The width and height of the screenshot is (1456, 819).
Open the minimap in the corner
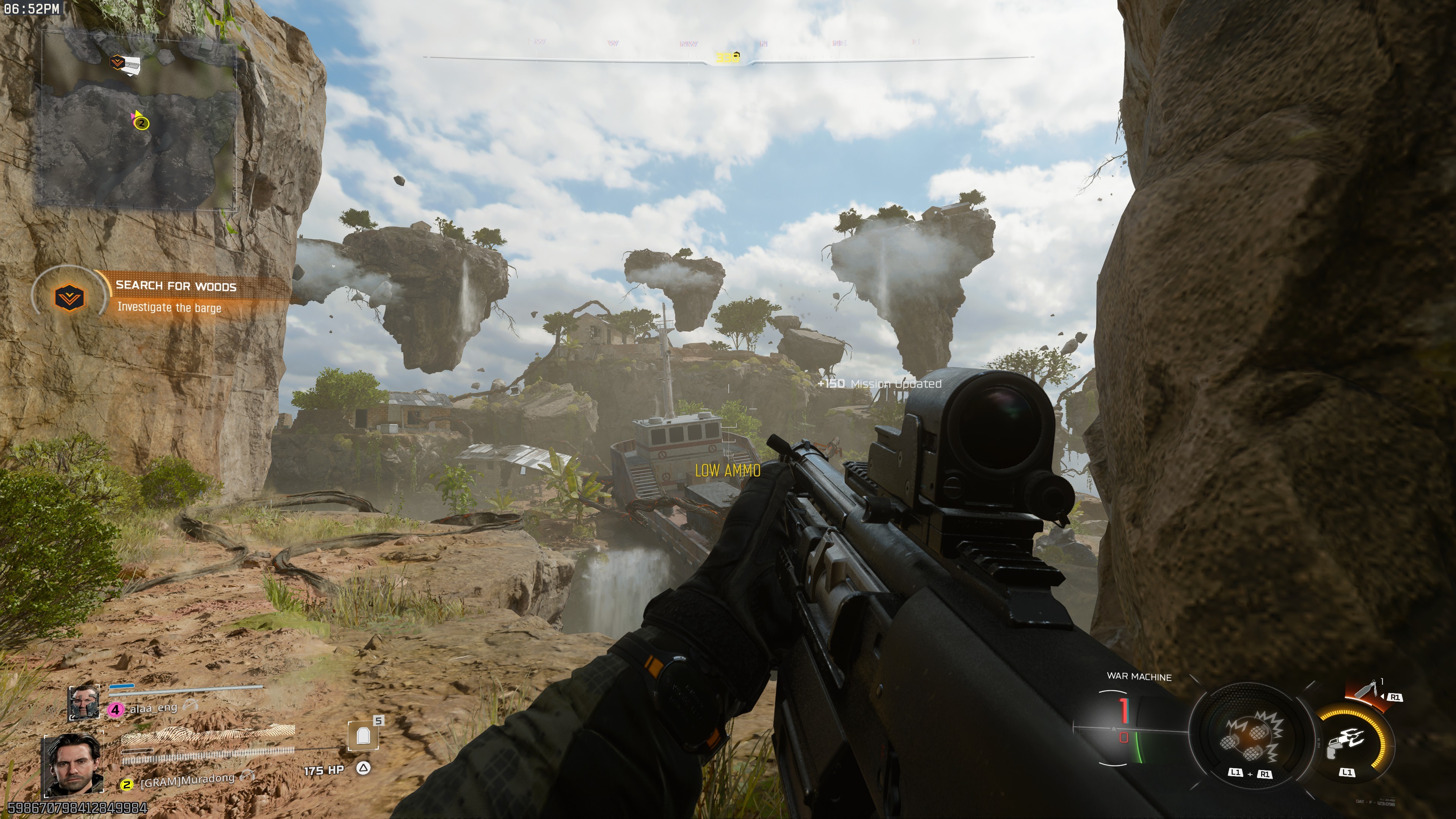coord(136,119)
